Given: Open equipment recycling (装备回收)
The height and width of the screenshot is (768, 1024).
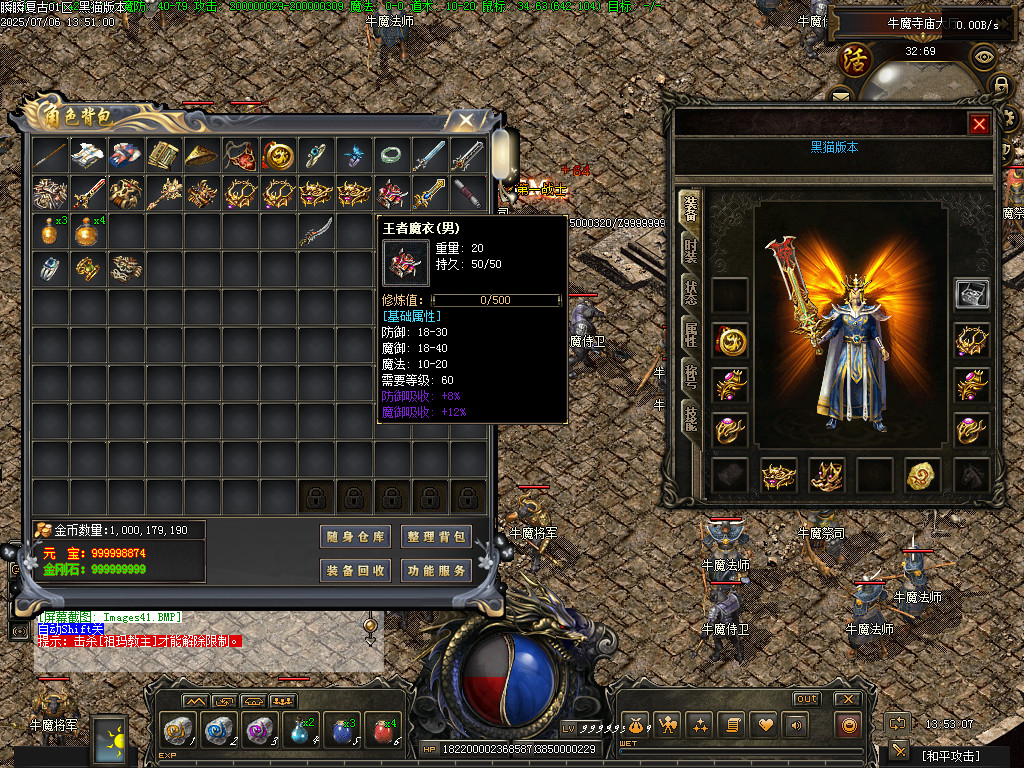Looking at the screenshot, I should click(x=356, y=571).
